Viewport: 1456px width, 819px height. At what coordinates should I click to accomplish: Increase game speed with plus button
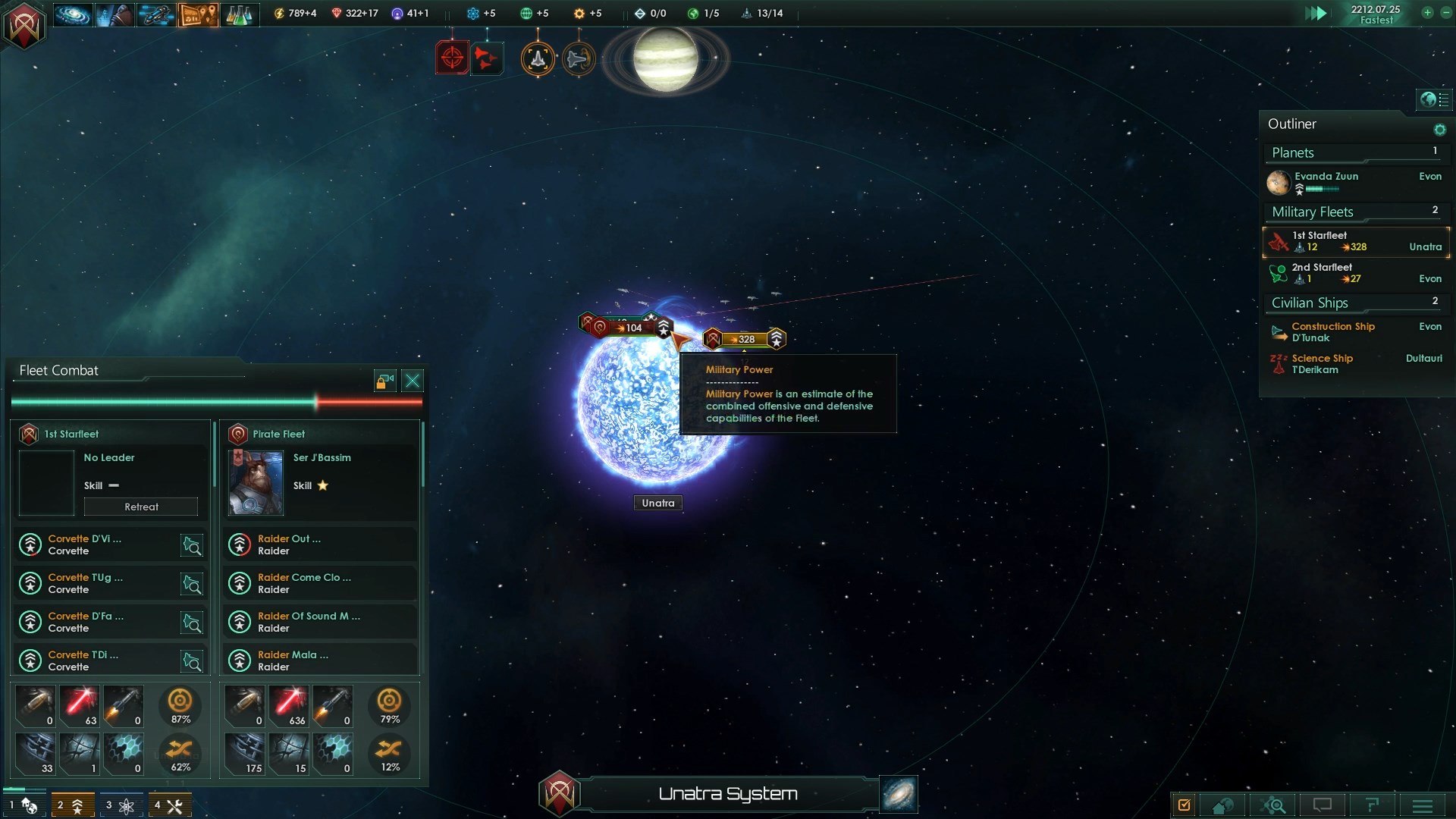point(1426,13)
